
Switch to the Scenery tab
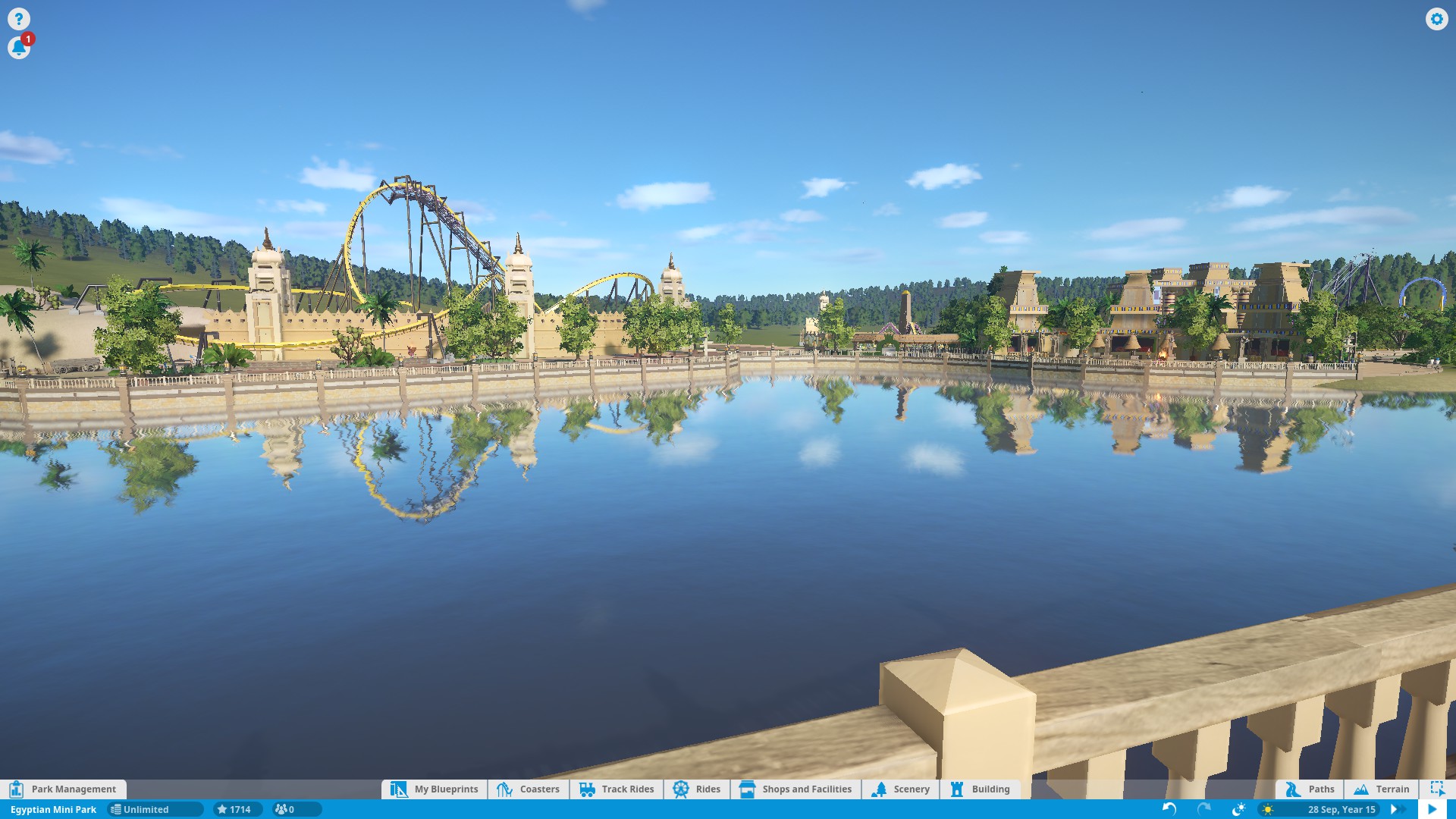[x=901, y=789]
